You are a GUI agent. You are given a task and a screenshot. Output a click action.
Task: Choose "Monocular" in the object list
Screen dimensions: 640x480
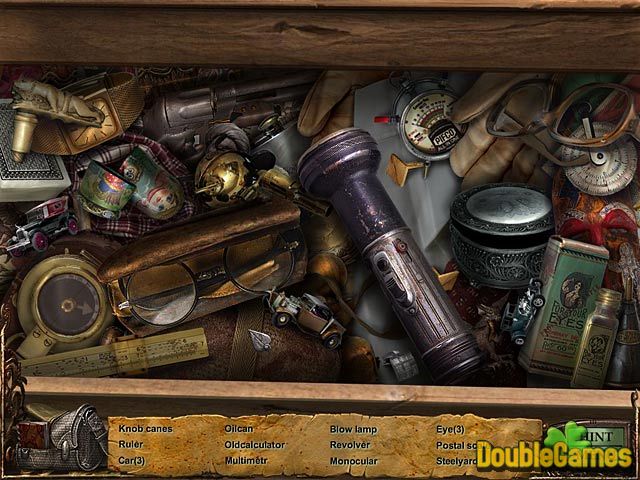coord(354,461)
